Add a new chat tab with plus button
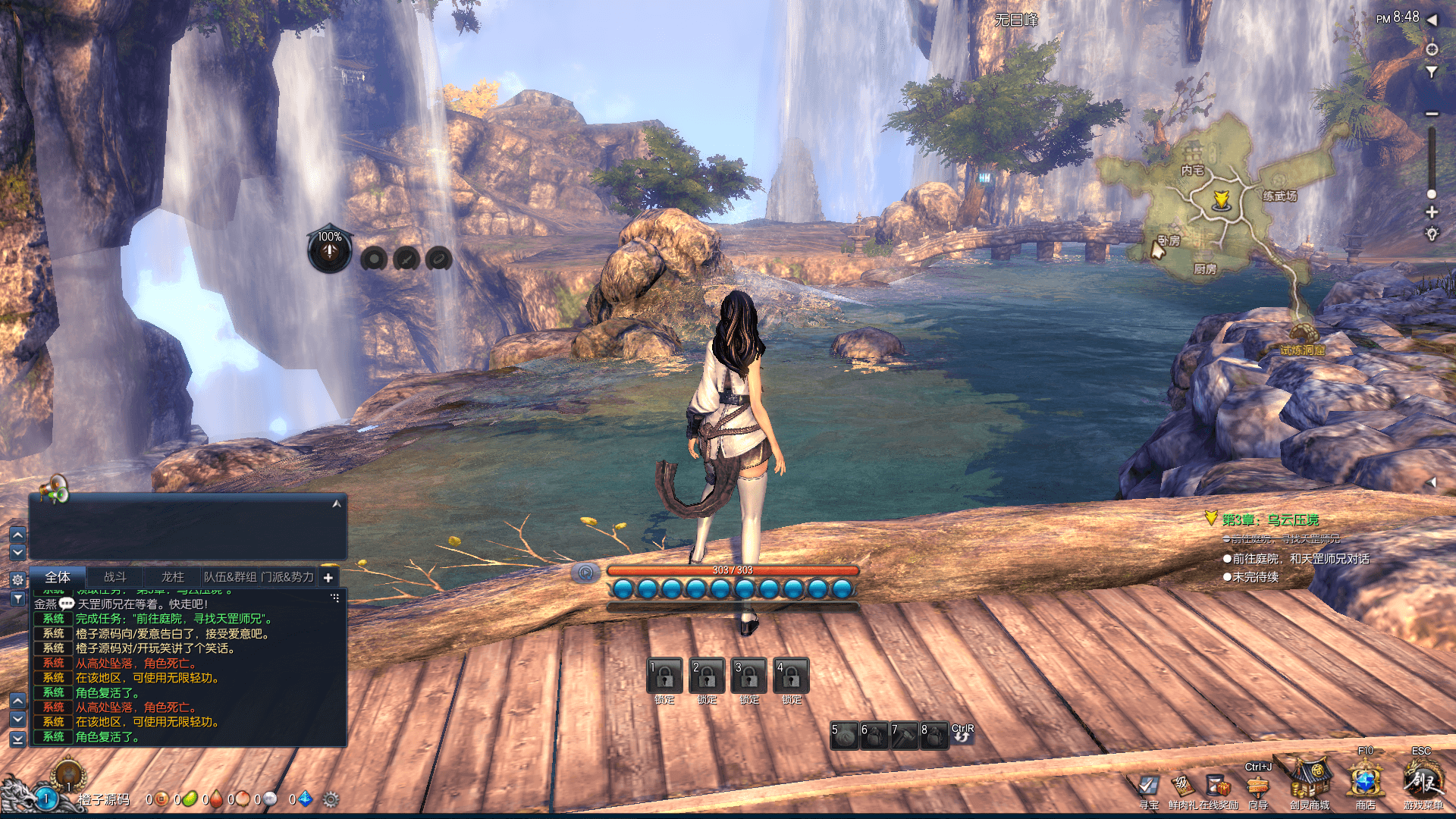 pos(328,578)
